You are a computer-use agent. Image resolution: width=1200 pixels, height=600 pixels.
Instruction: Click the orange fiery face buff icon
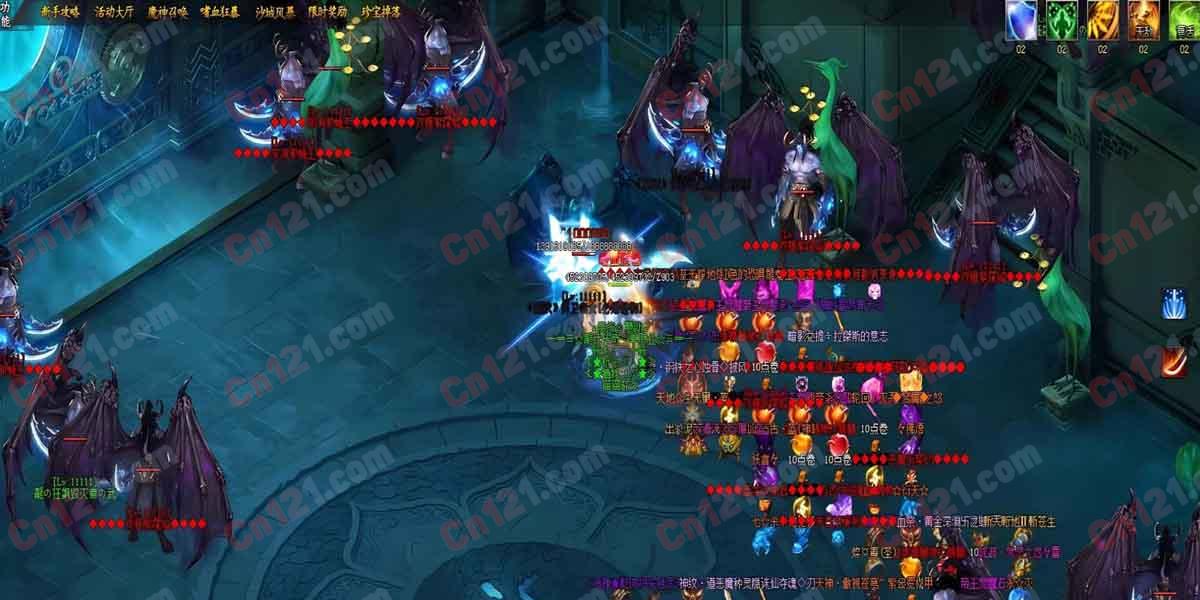1143,20
